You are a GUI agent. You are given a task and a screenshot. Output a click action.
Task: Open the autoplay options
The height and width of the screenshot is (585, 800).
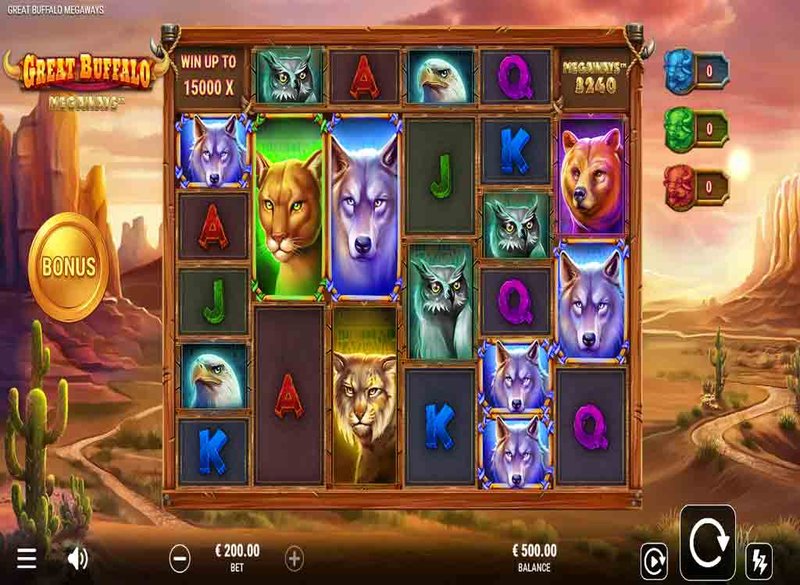[x=653, y=558]
